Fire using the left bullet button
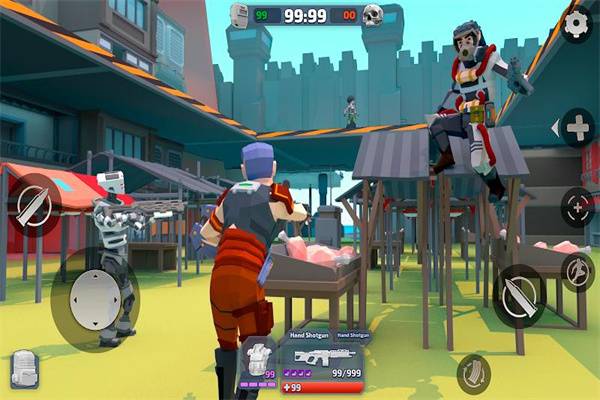Viewport: 600px width, 400px height. [x=33, y=205]
